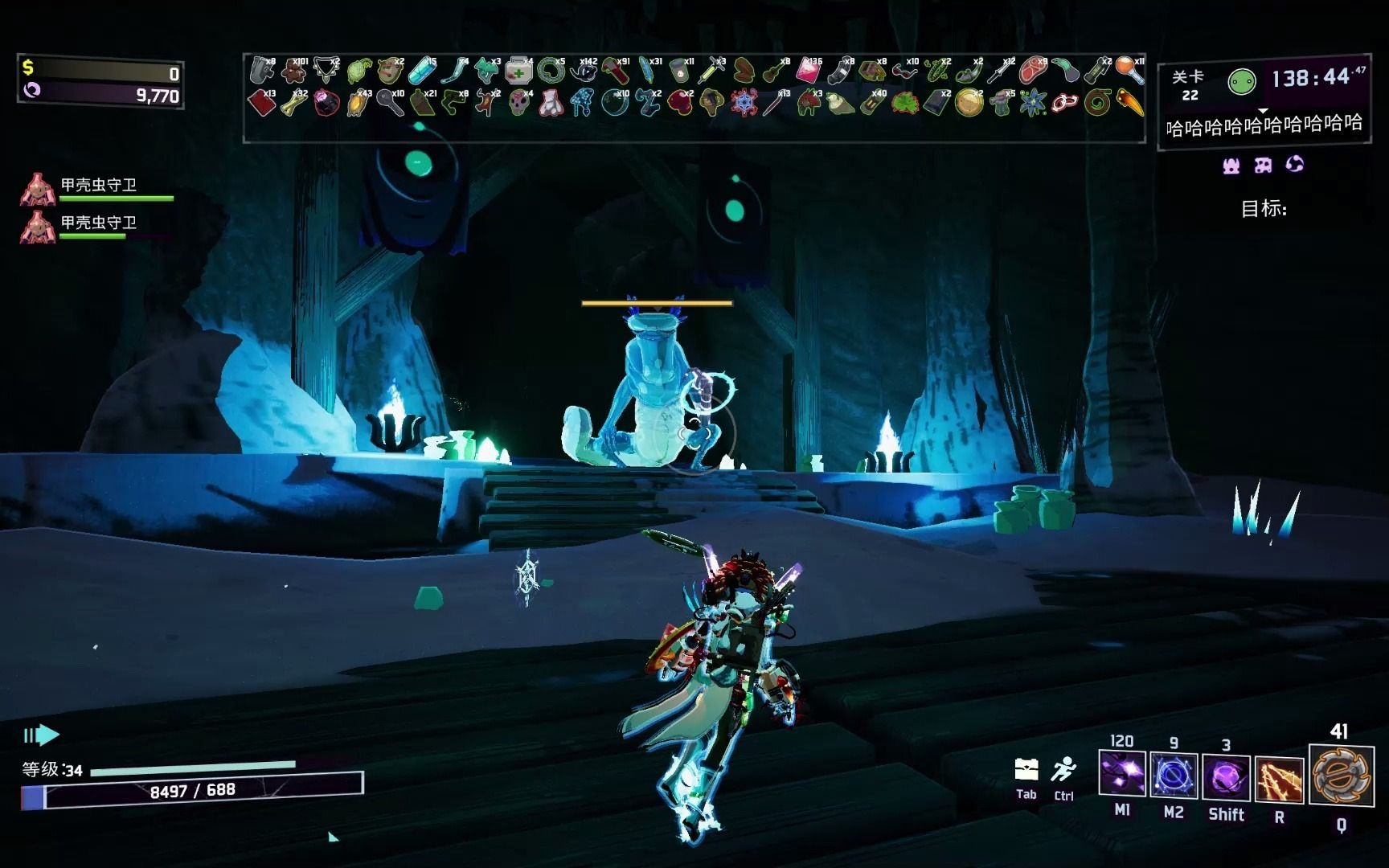Trigger the purple orb utility skill

[1226, 778]
